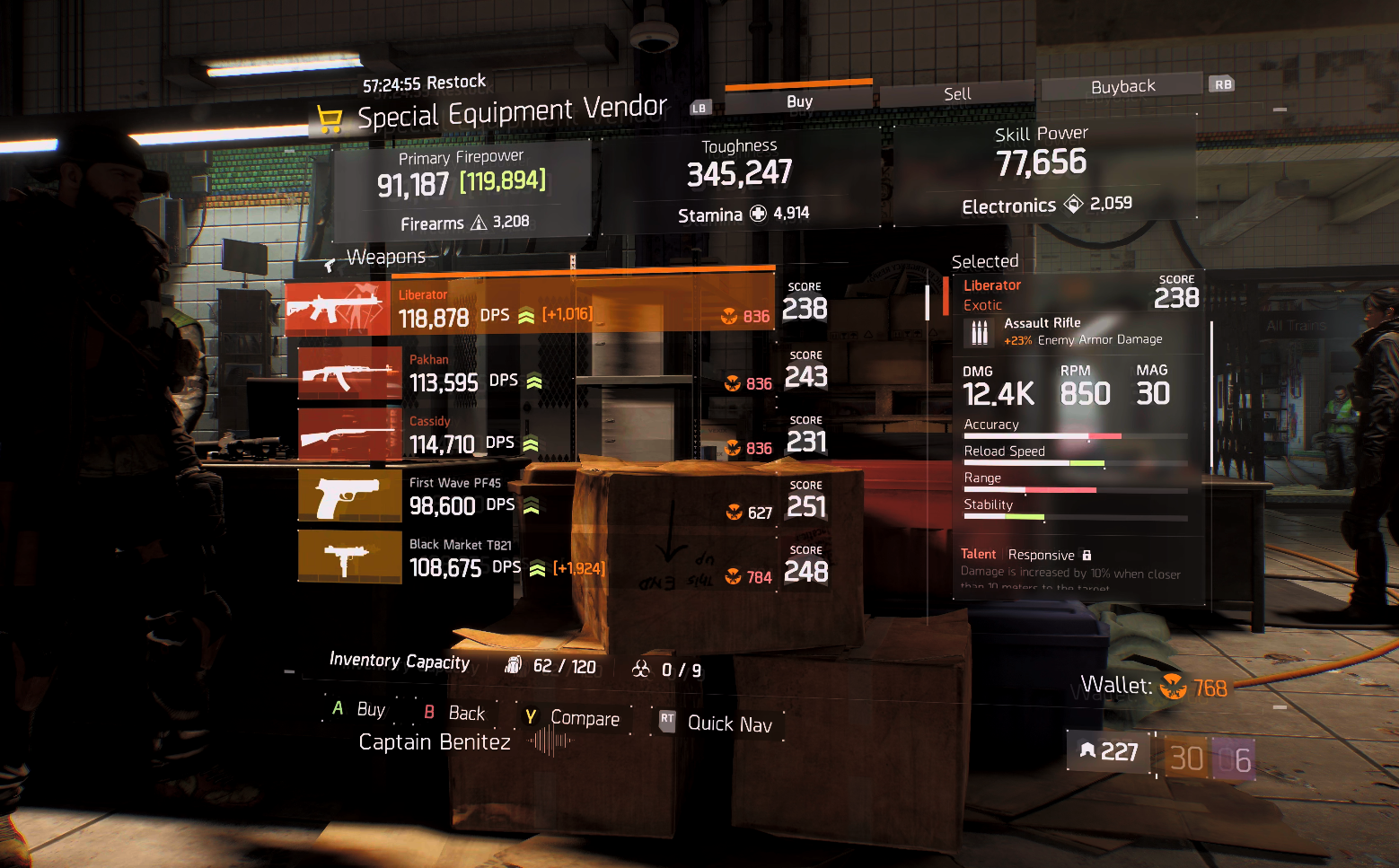Viewport: 1399px width, 868px height.
Task: Switch to the Sell tab
Action: point(957,92)
